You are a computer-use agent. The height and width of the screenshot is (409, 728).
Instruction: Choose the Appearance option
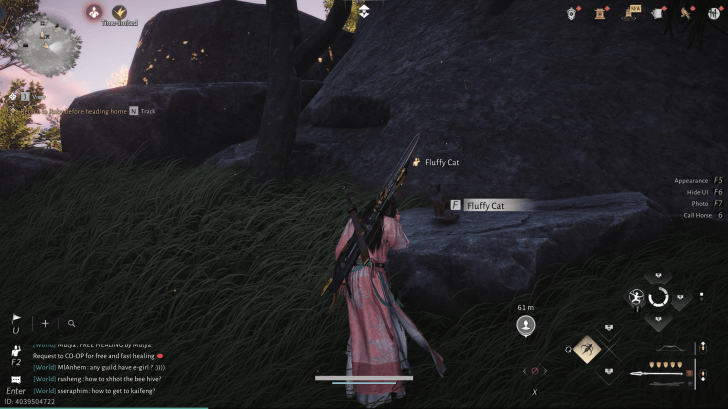[x=698, y=181]
